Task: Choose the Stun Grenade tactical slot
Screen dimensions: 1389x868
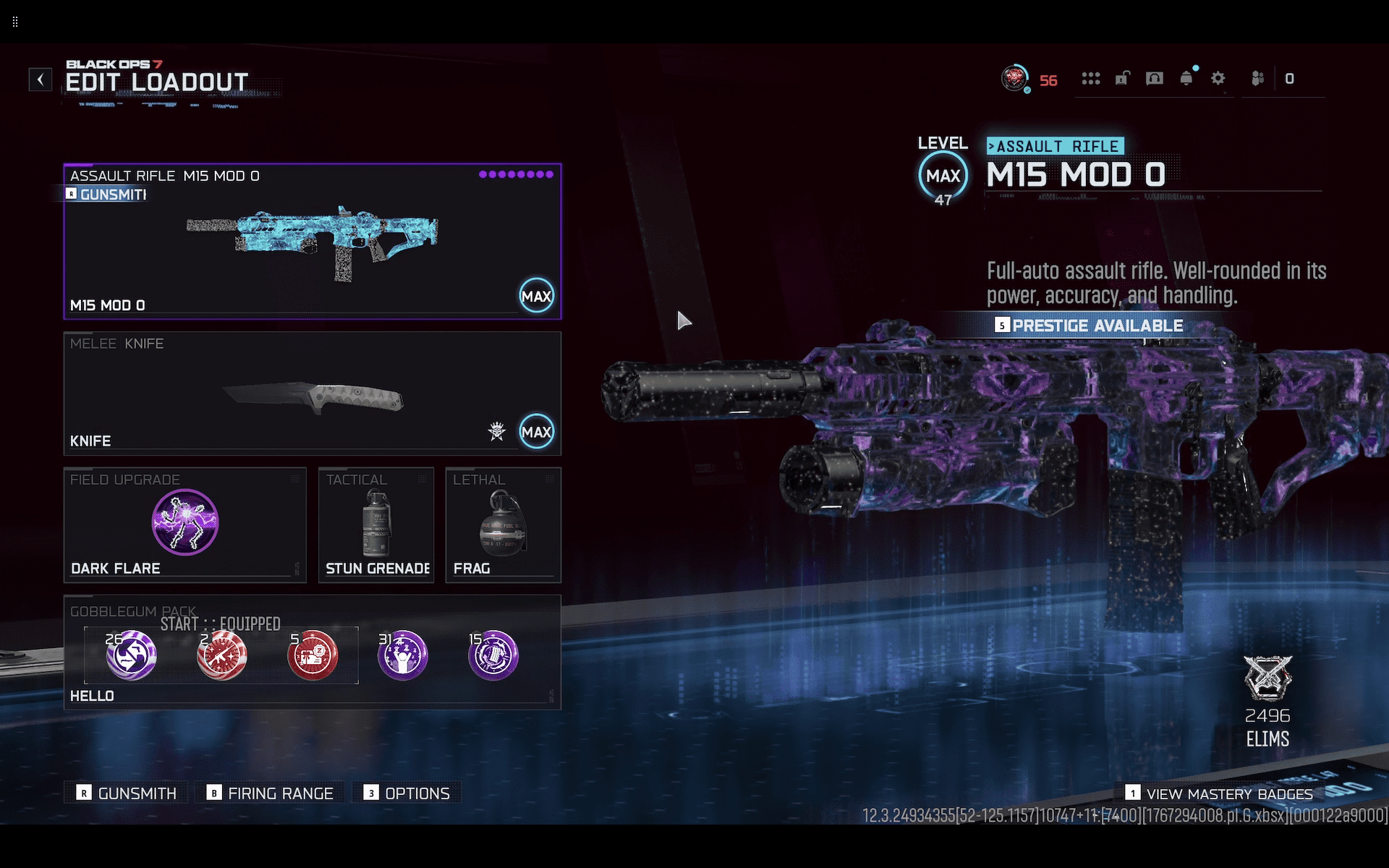Action: [376, 524]
